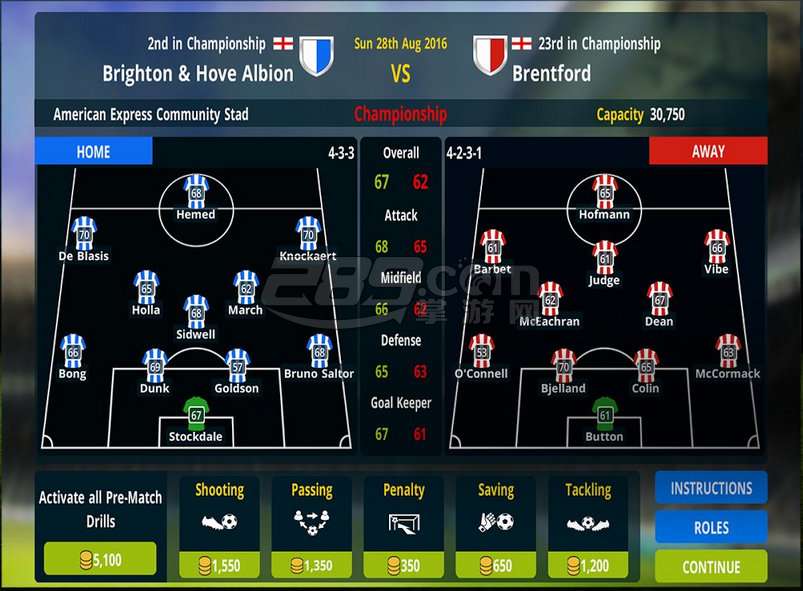803x591 pixels.
Task: Open the Roles screen
Action: point(711,527)
